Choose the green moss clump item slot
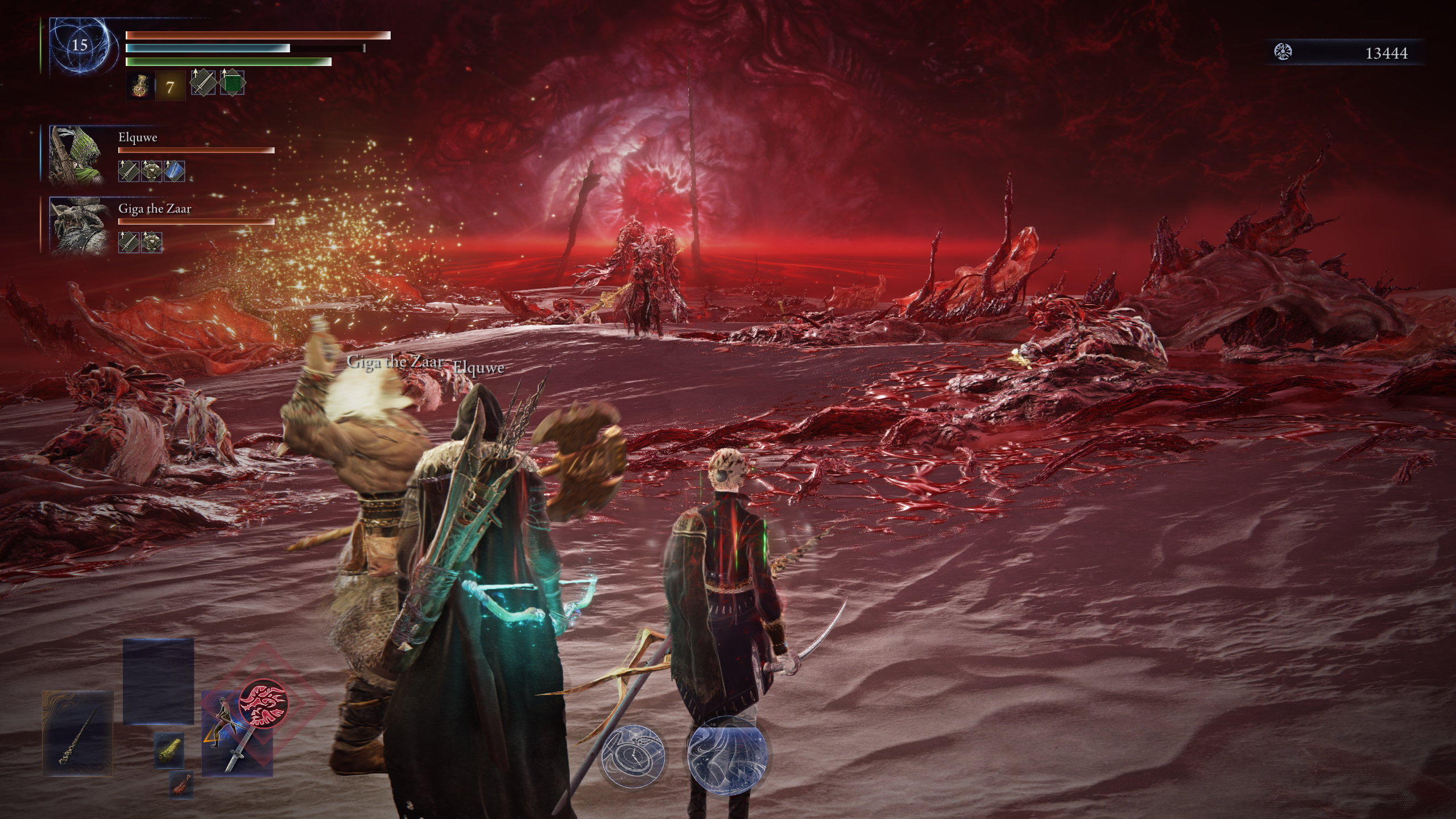Image resolution: width=1456 pixels, height=819 pixels. pyautogui.click(x=169, y=750)
